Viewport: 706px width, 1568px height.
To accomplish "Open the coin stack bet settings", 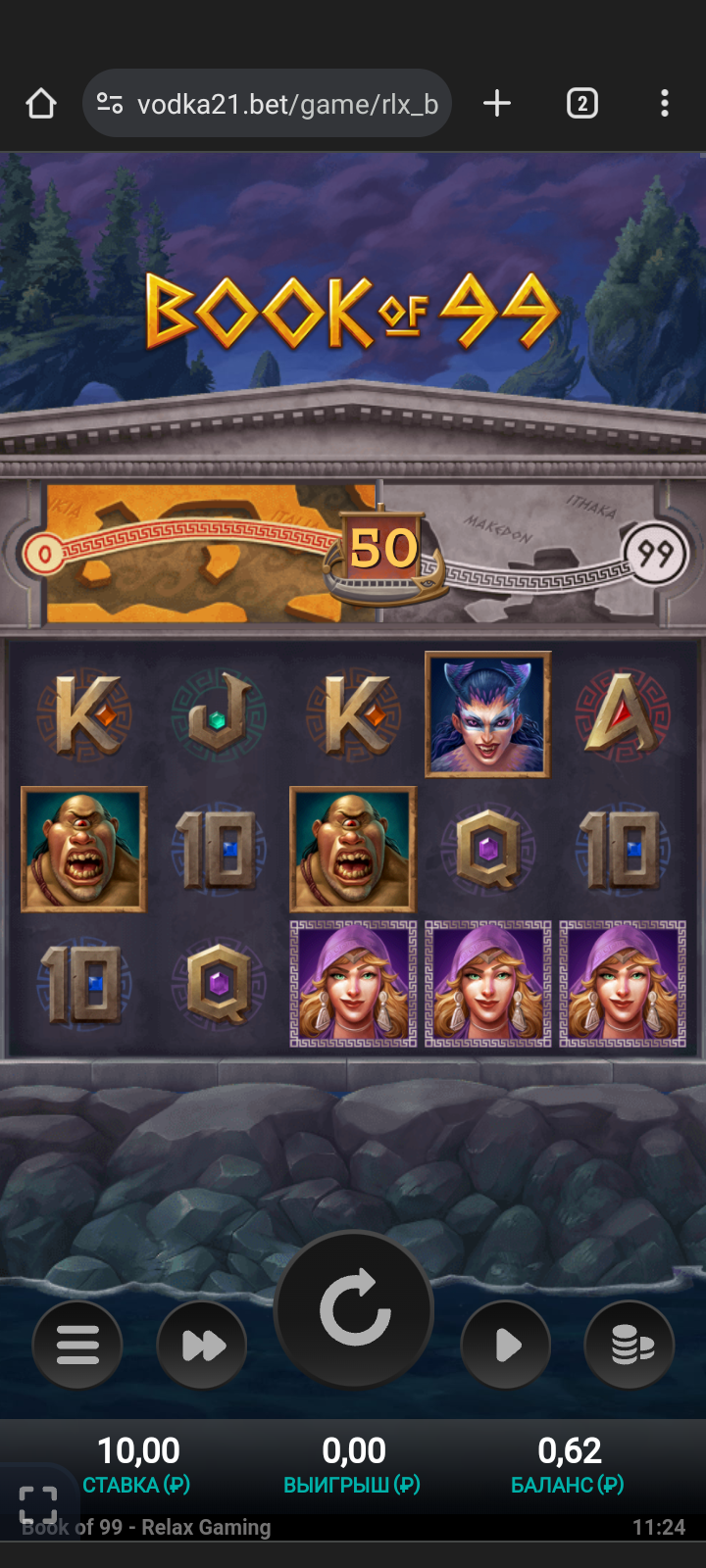I will pyautogui.click(x=630, y=1345).
